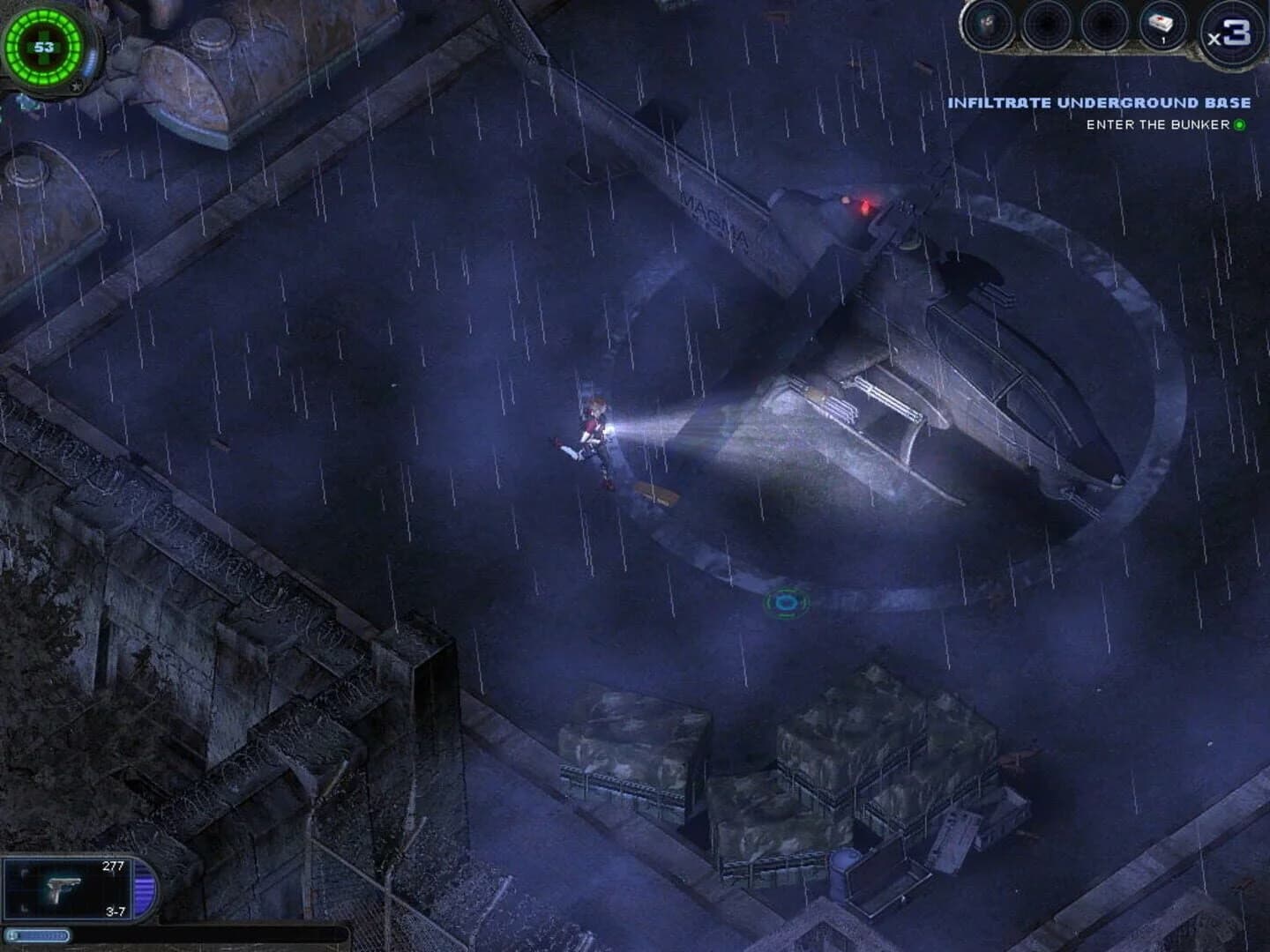Click the green status indicator beside ENTER THE BUNKER

pyautogui.click(x=1238, y=125)
